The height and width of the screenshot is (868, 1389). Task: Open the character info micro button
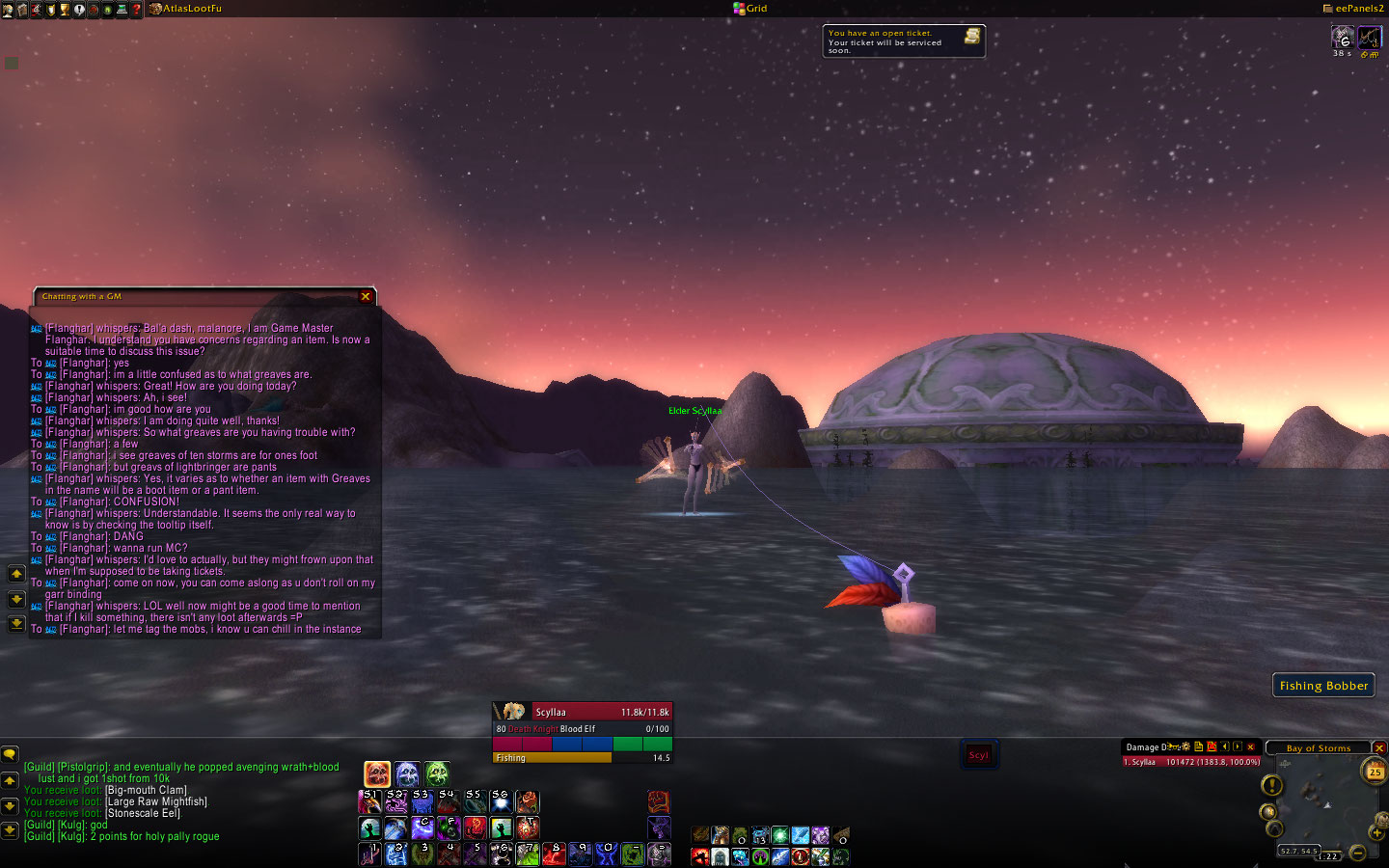pyautogui.click(x=8, y=10)
